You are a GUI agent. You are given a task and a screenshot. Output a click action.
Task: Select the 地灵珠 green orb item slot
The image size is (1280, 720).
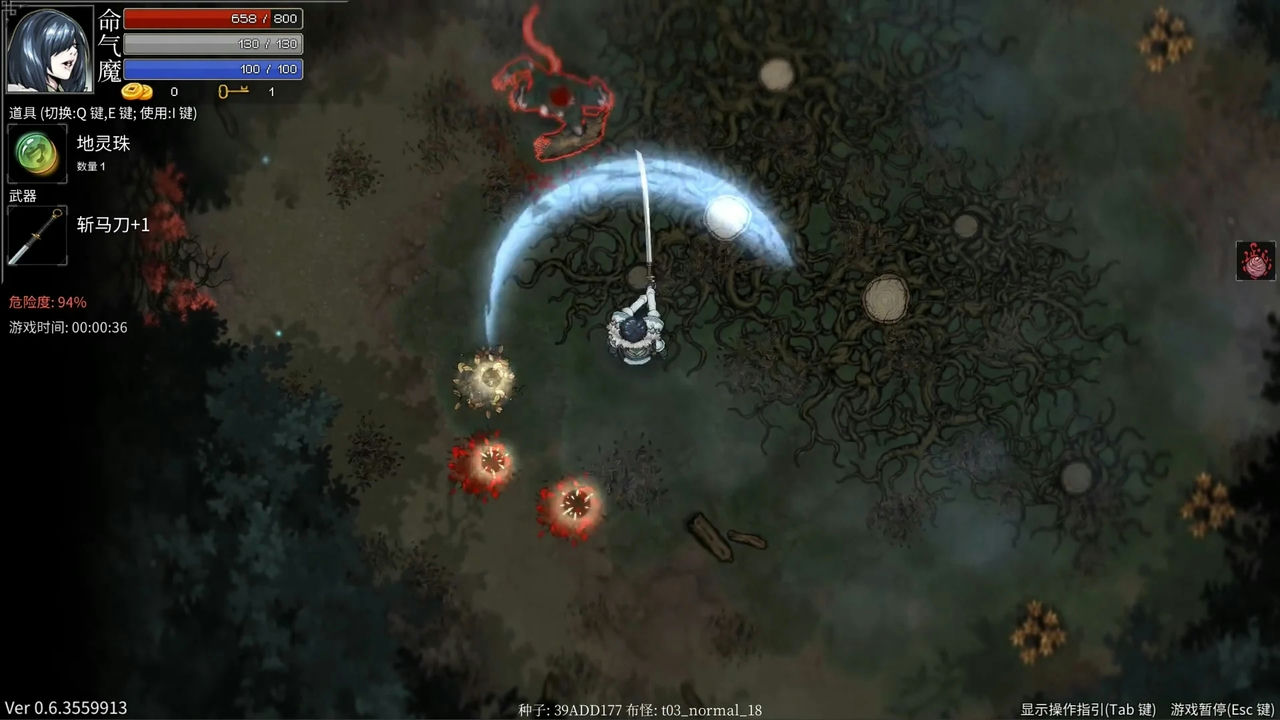37,154
